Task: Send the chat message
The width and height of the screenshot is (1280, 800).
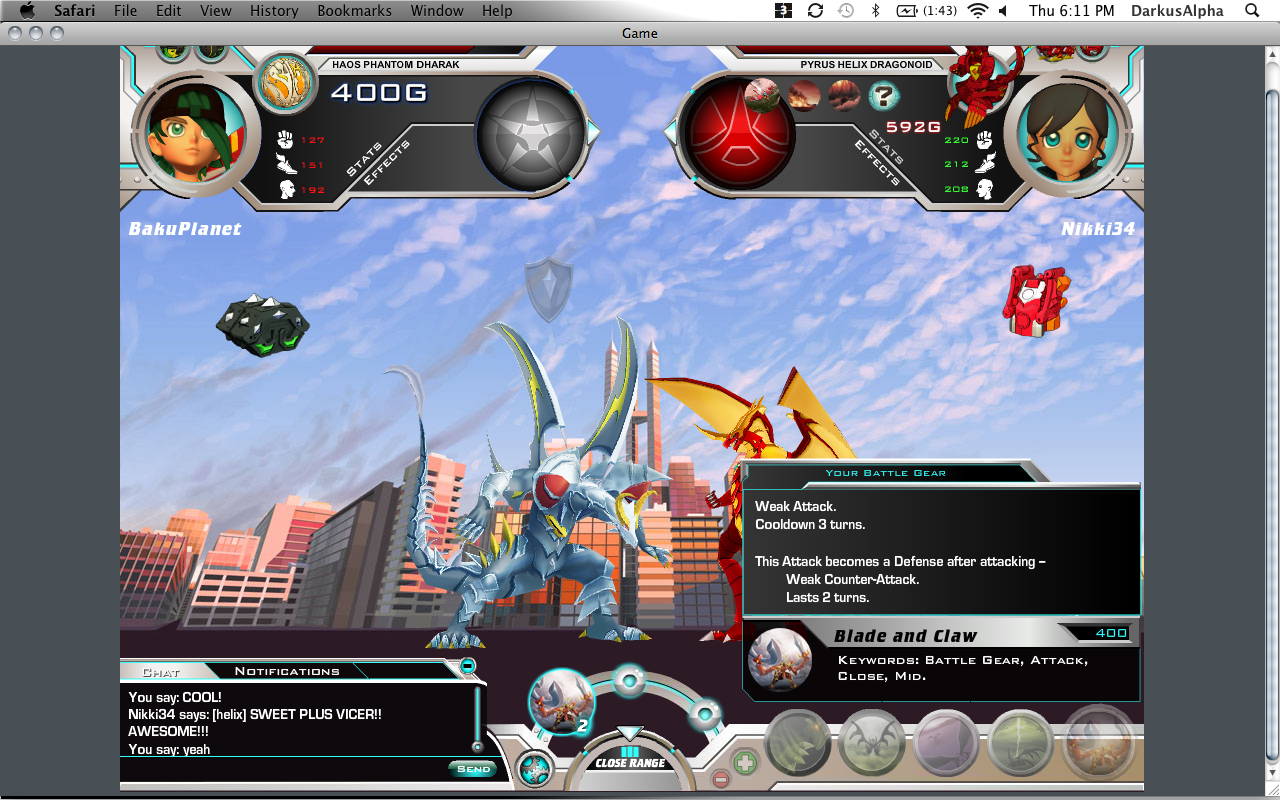Action: (x=473, y=768)
